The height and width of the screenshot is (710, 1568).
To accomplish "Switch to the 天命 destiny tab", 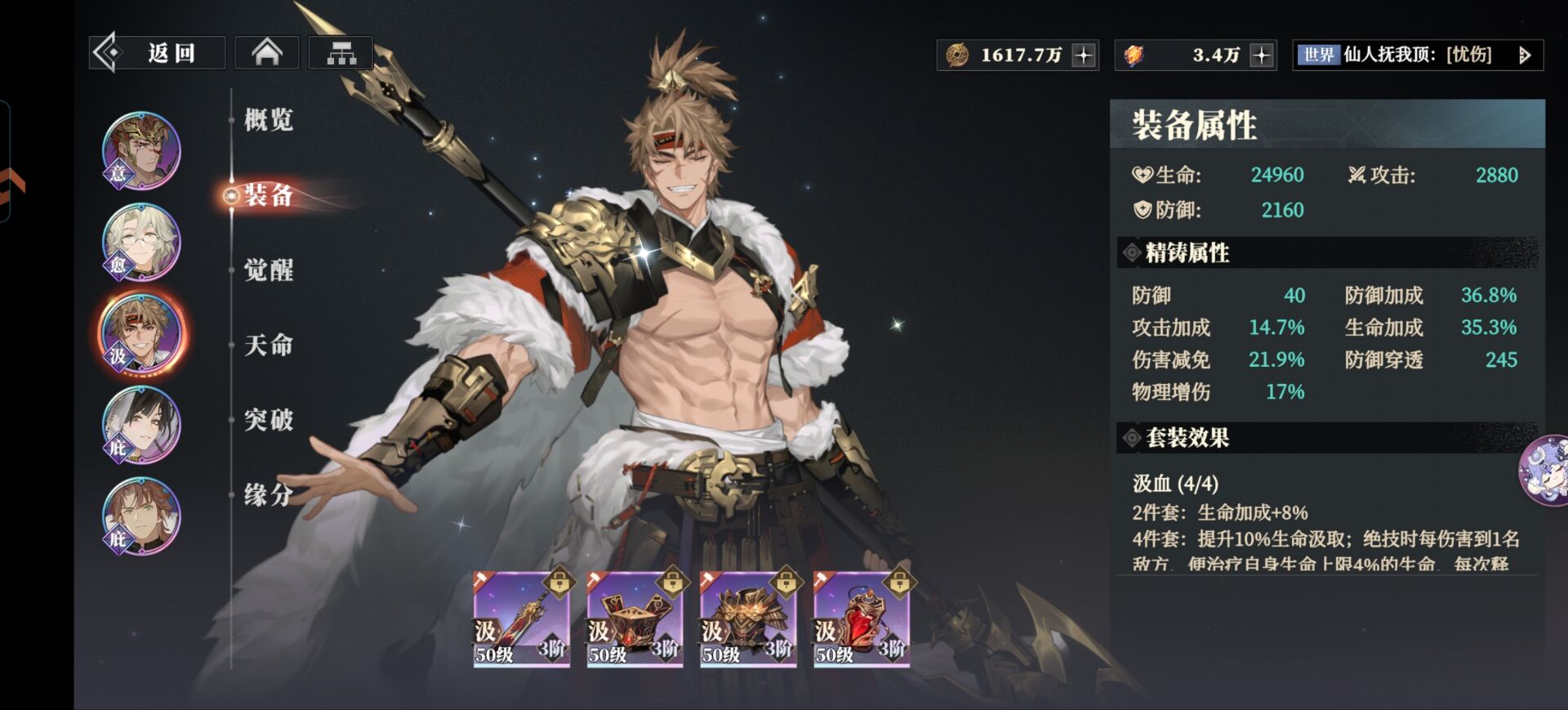I will 268,345.
